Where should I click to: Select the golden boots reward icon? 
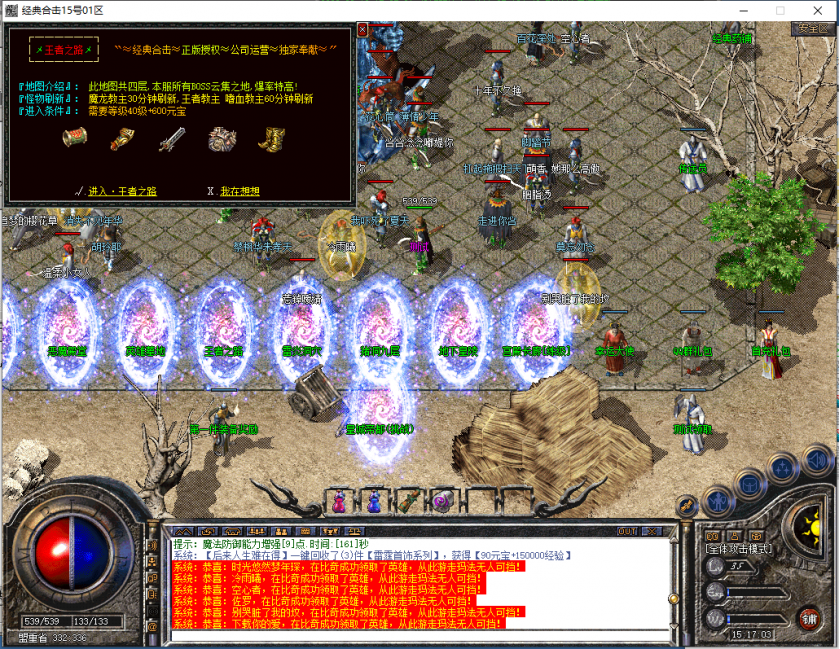268,139
